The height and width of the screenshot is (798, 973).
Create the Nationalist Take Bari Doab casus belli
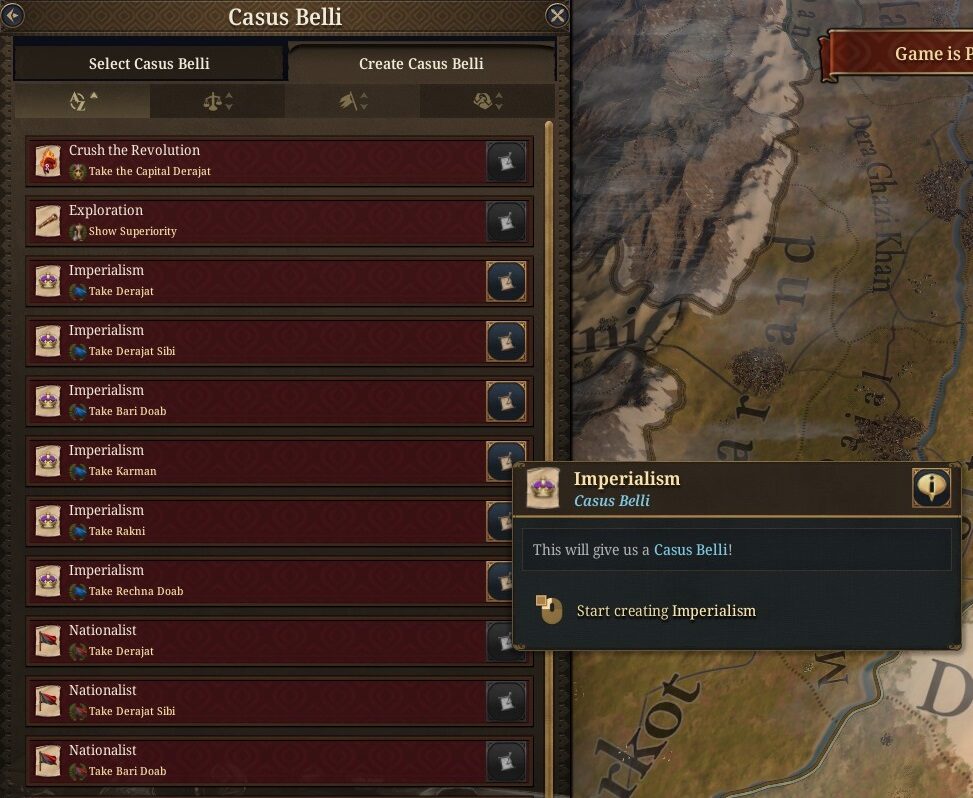506,761
